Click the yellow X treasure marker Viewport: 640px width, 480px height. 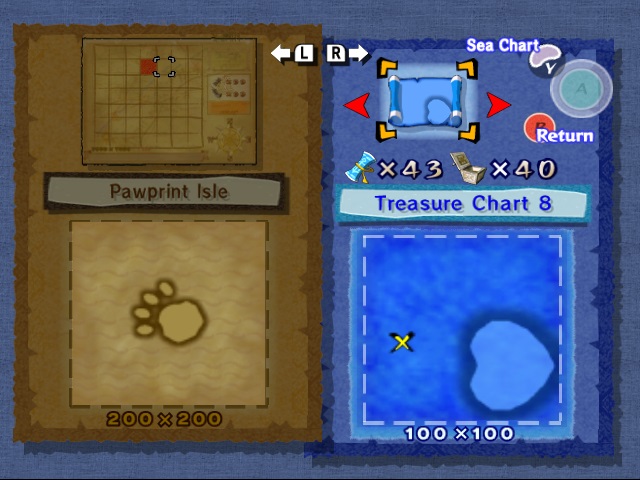[x=402, y=343]
